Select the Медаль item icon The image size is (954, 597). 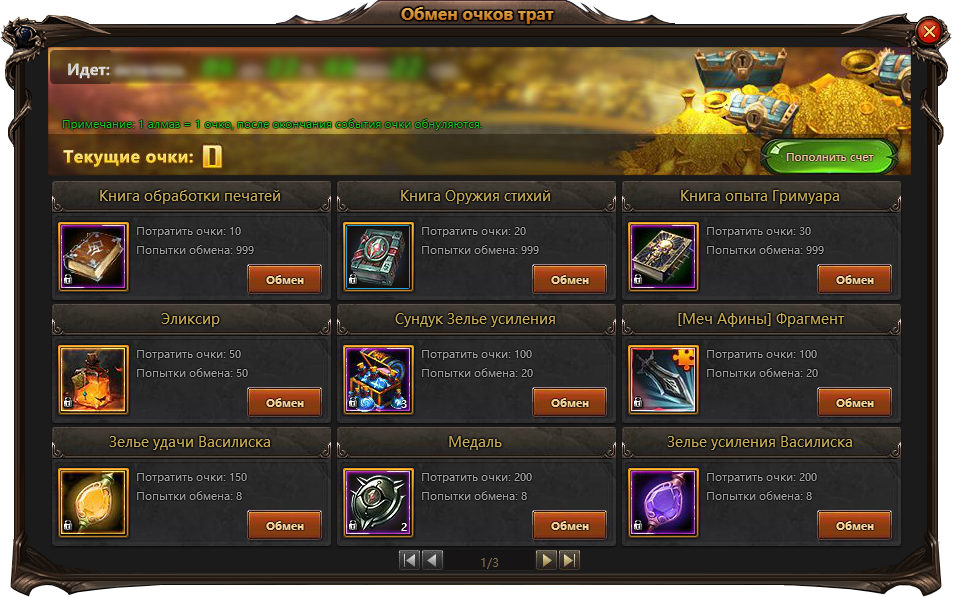pos(378,503)
